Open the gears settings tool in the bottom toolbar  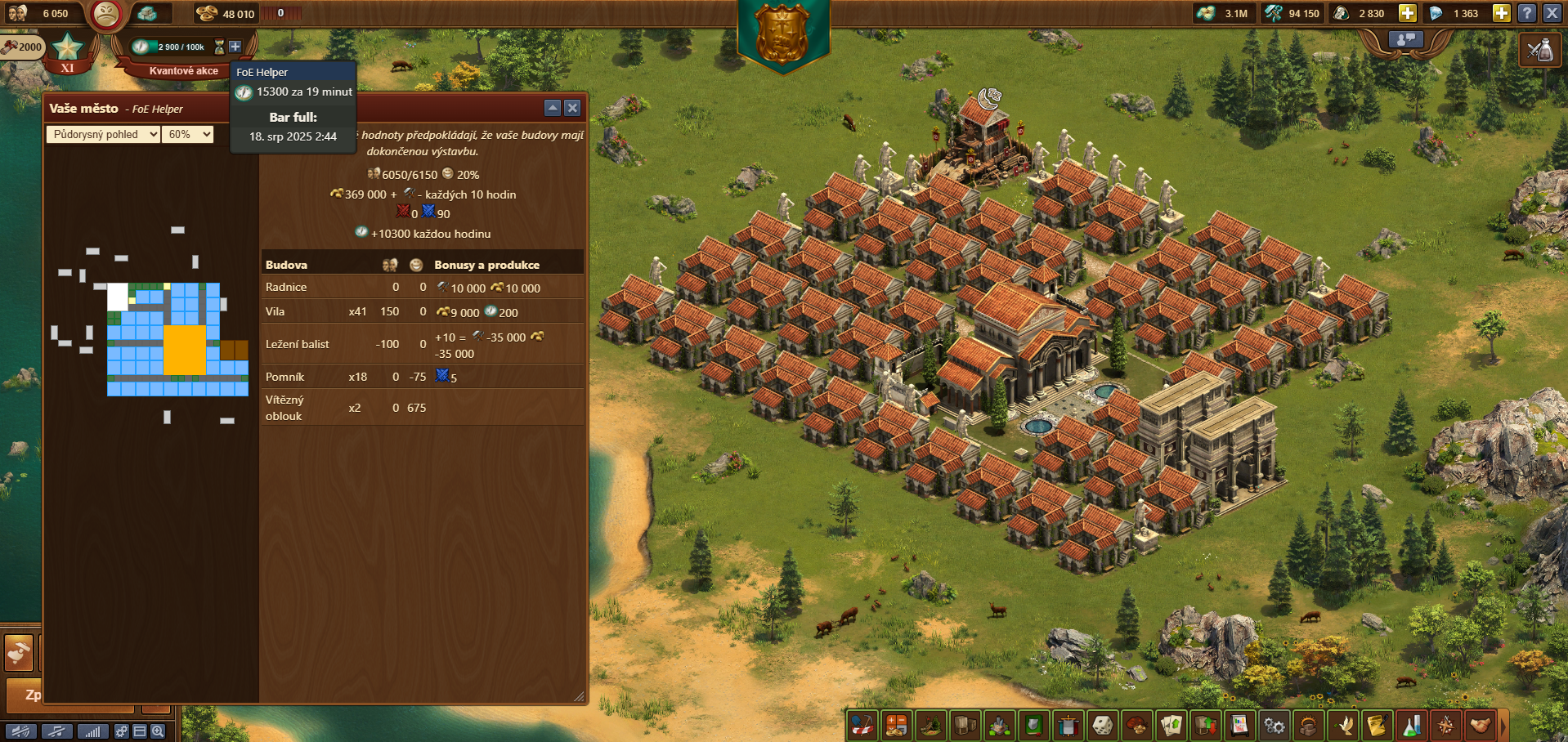point(1274,725)
